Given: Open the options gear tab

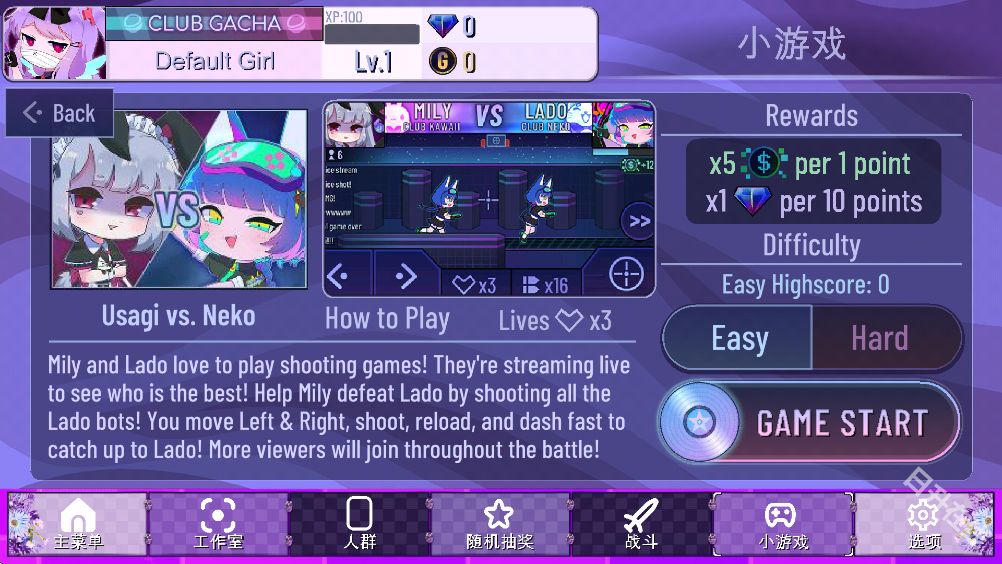Looking at the screenshot, I should click(x=923, y=525).
